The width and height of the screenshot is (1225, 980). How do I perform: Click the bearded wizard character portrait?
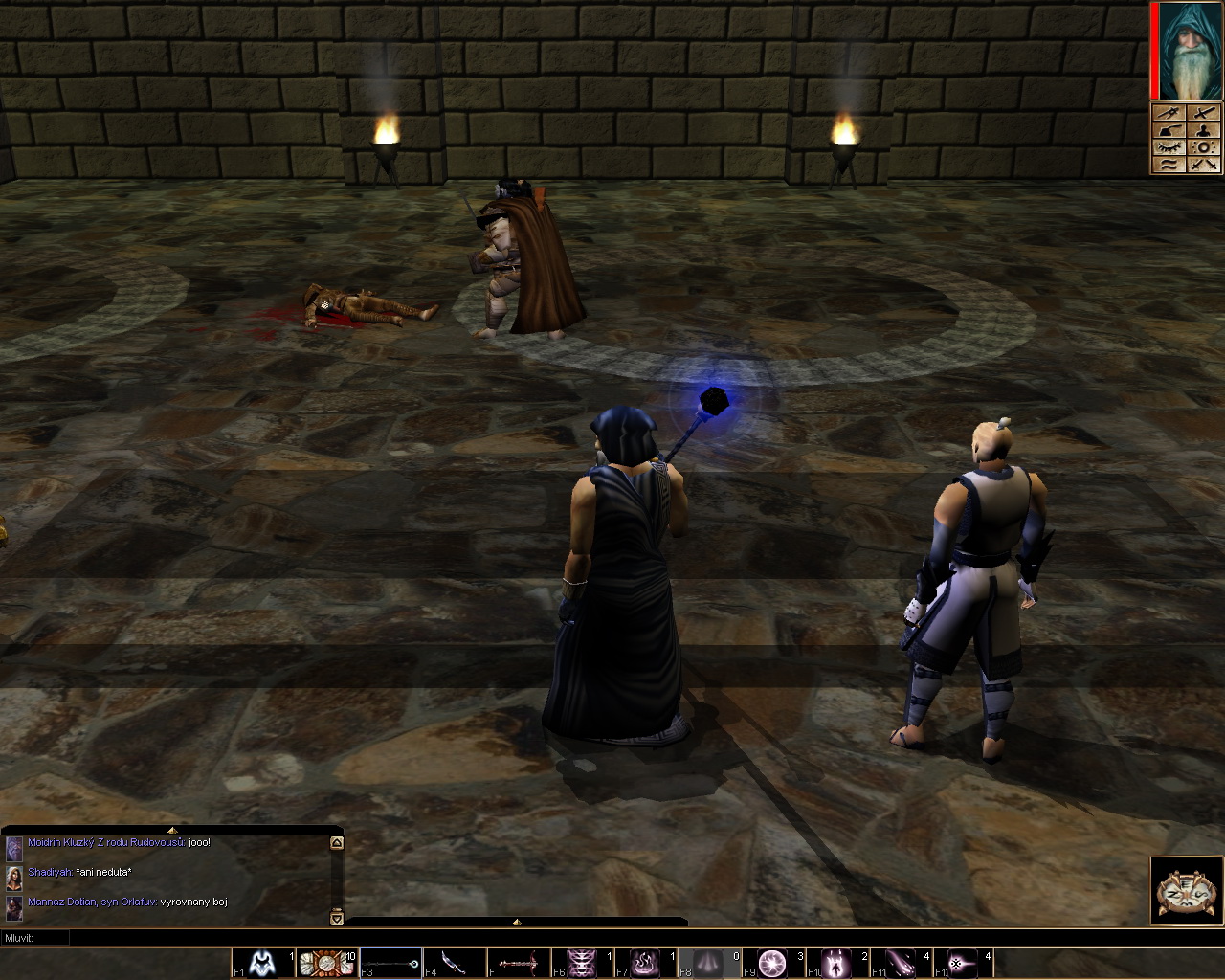coord(1190,51)
